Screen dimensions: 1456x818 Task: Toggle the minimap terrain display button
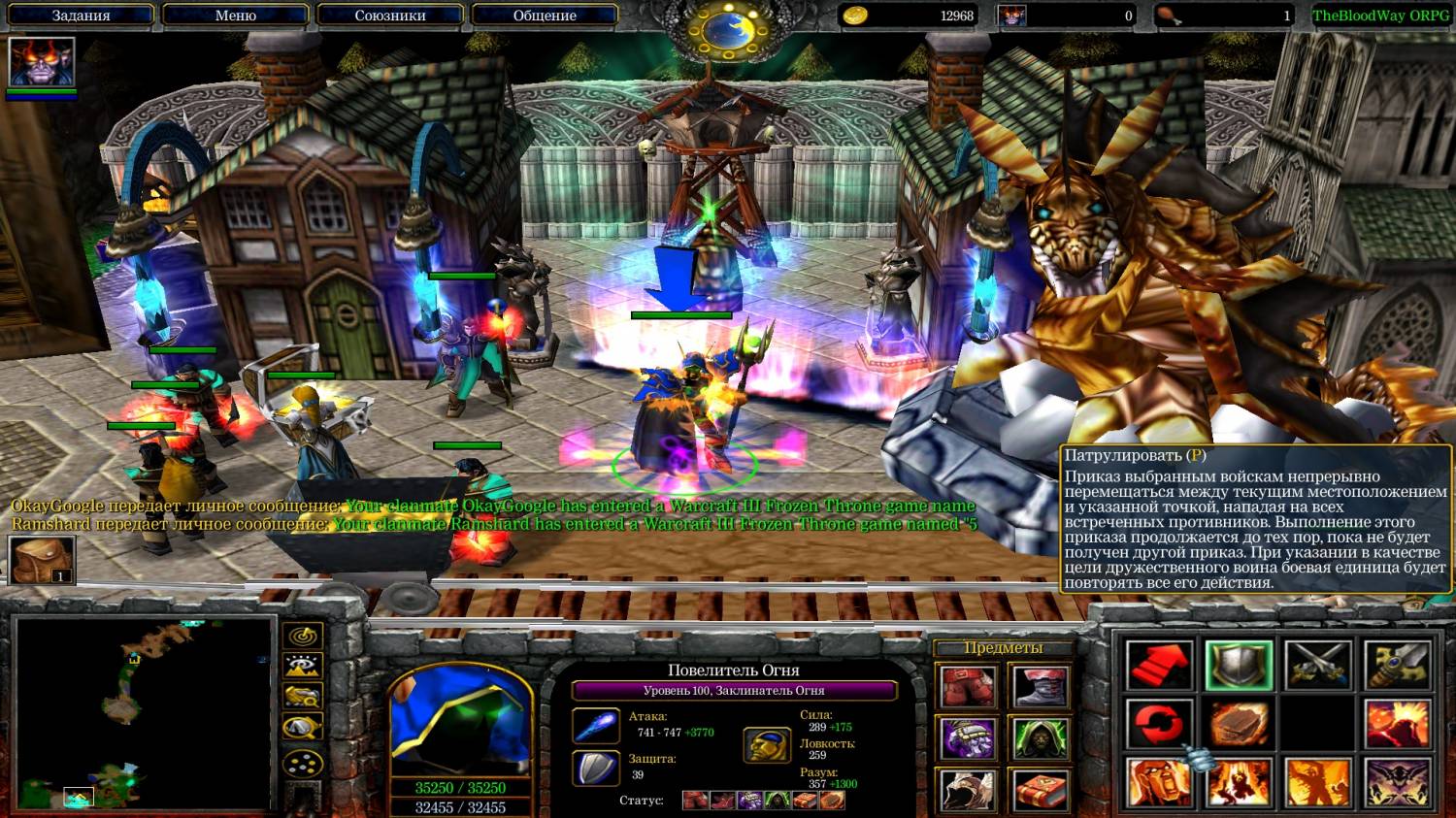(303, 667)
